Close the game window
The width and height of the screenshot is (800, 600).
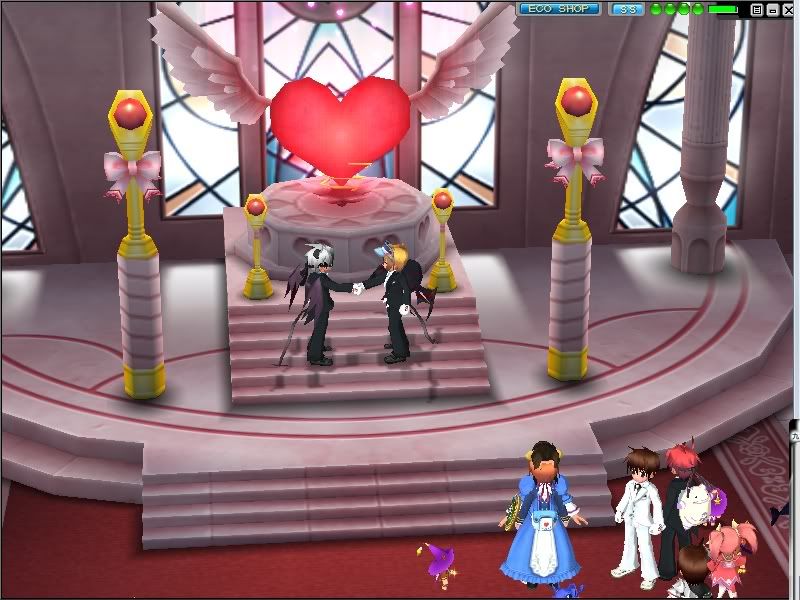[x=787, y=9]
